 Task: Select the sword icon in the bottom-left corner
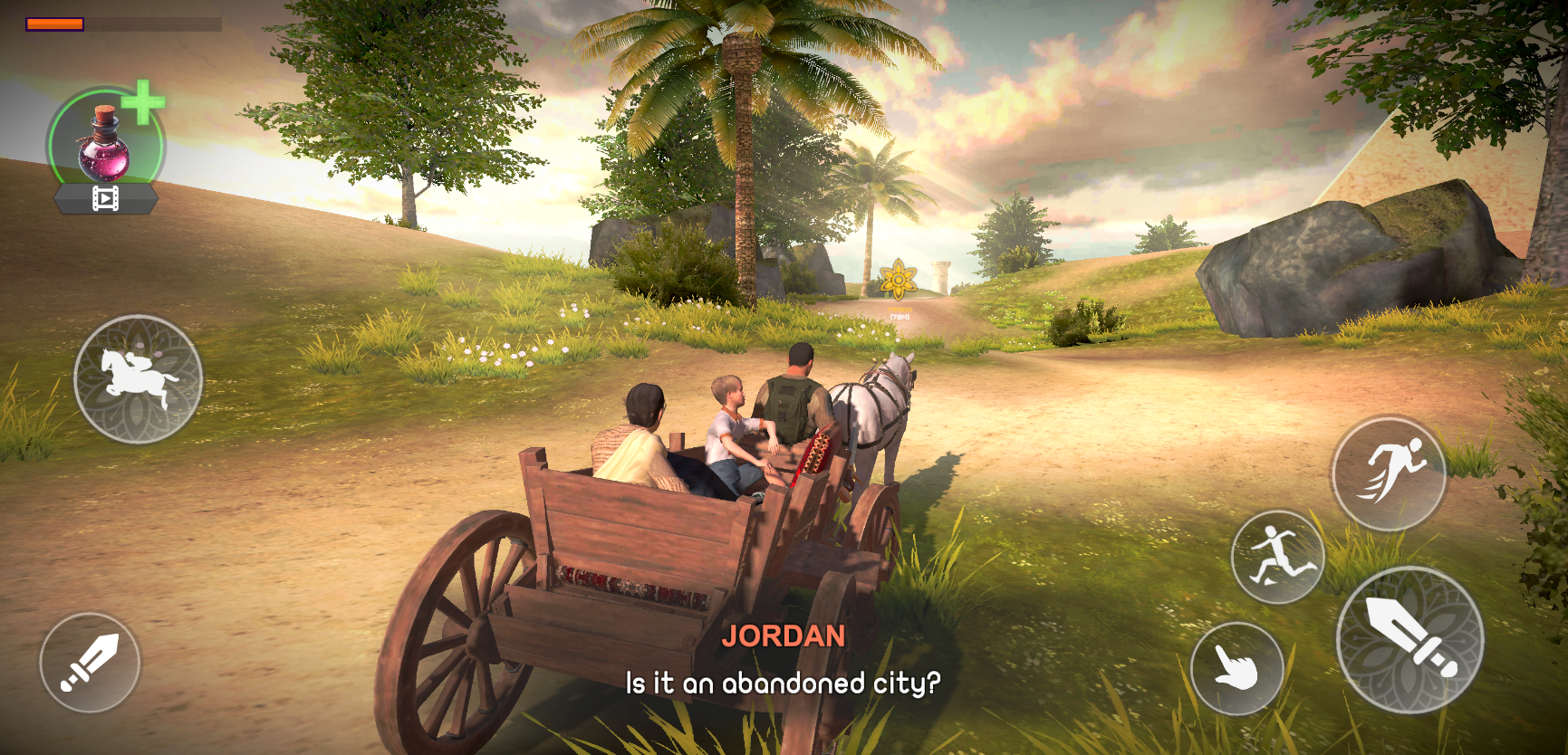point(91,663)
